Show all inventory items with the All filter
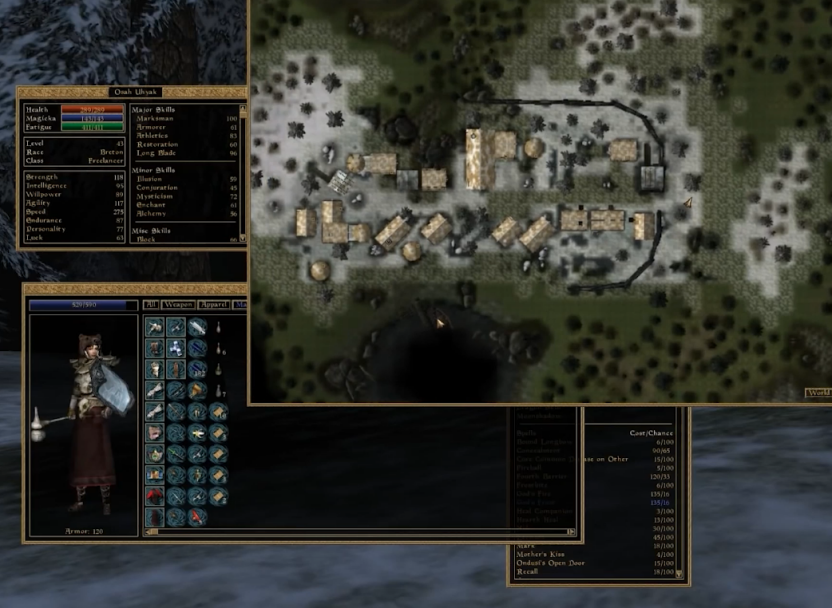Viewport: 832px width, 608px height. 151,305
